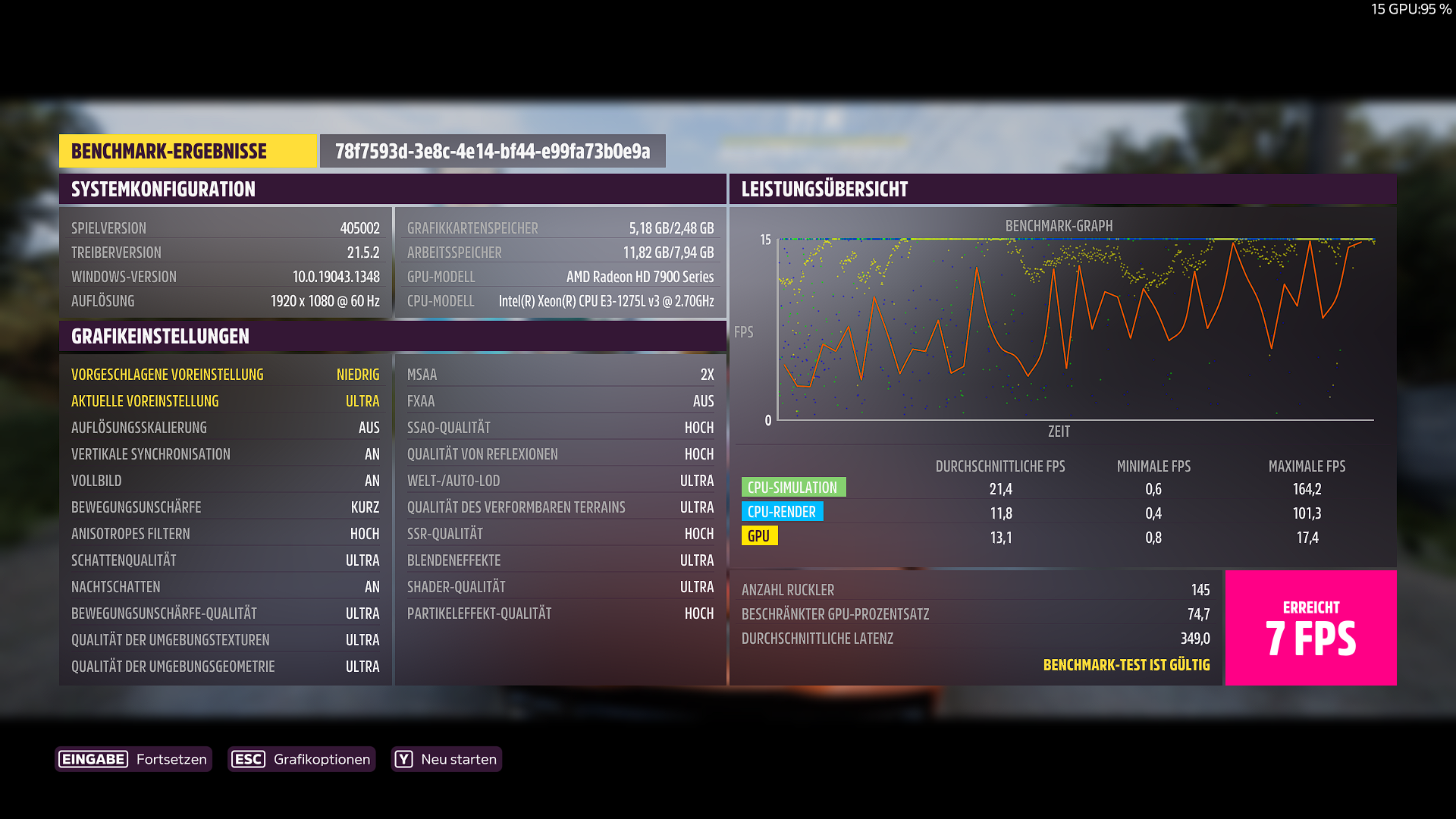Click the yellow GPU legend marker

pyautogui.click(x=758, y=536)
